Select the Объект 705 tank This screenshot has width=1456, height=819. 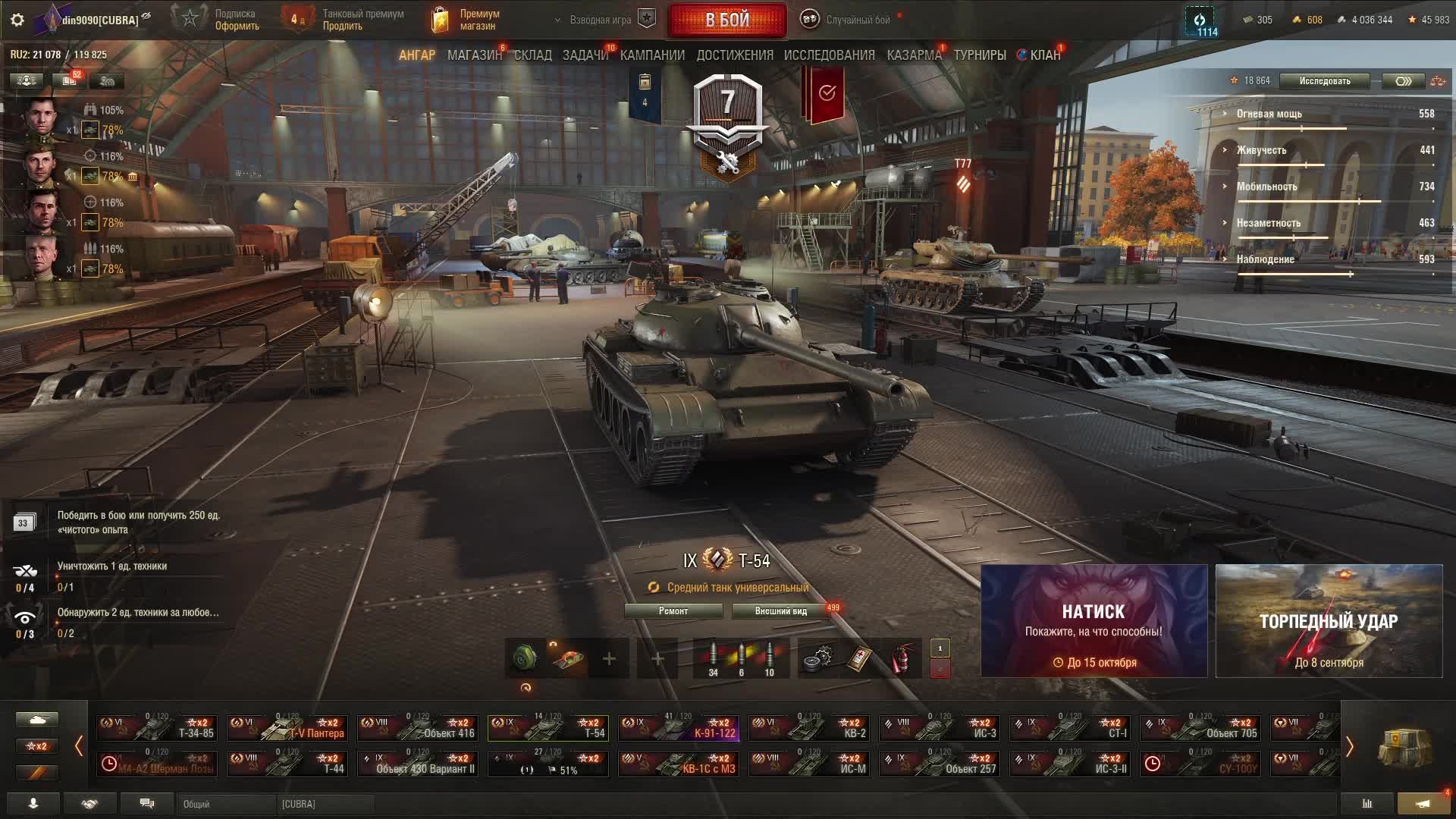1199,728
